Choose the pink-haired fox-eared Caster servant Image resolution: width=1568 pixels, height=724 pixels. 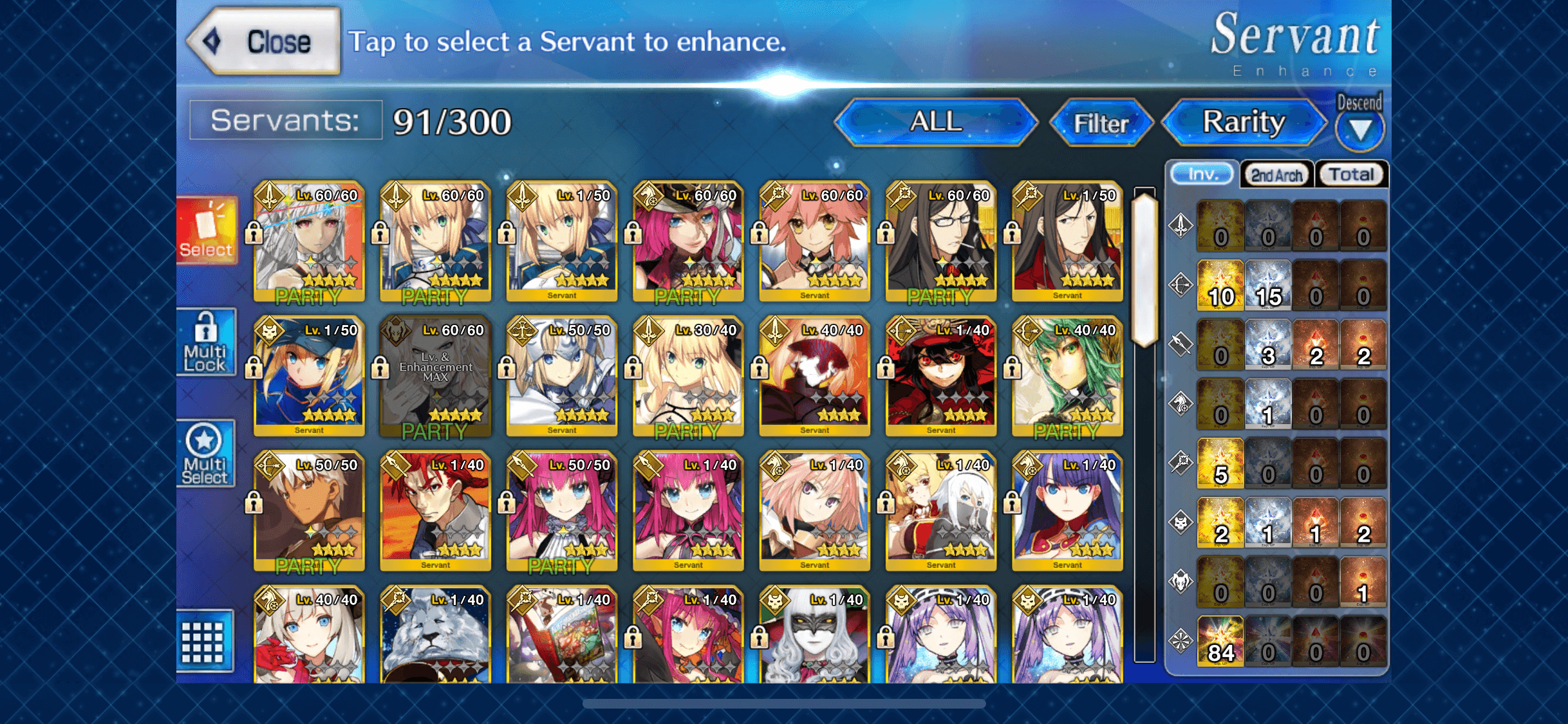(814, 241)
